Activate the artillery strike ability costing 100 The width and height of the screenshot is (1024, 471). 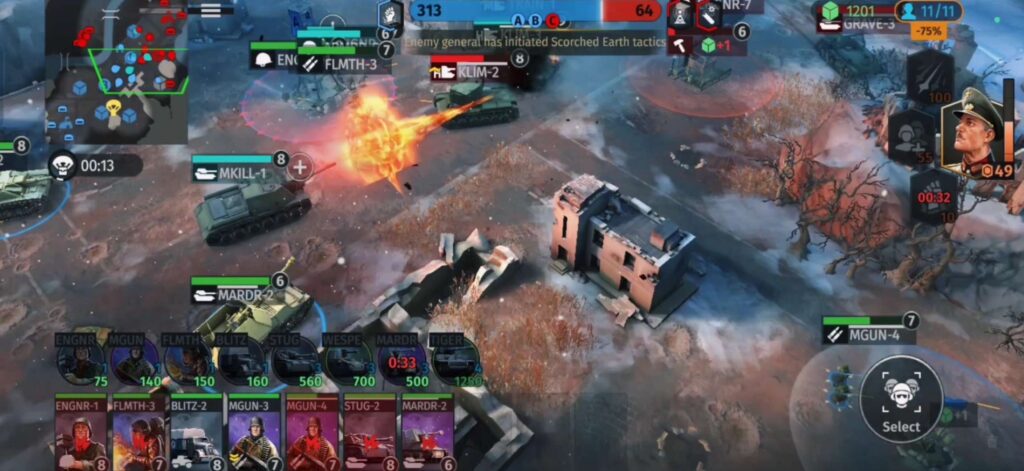930,76
